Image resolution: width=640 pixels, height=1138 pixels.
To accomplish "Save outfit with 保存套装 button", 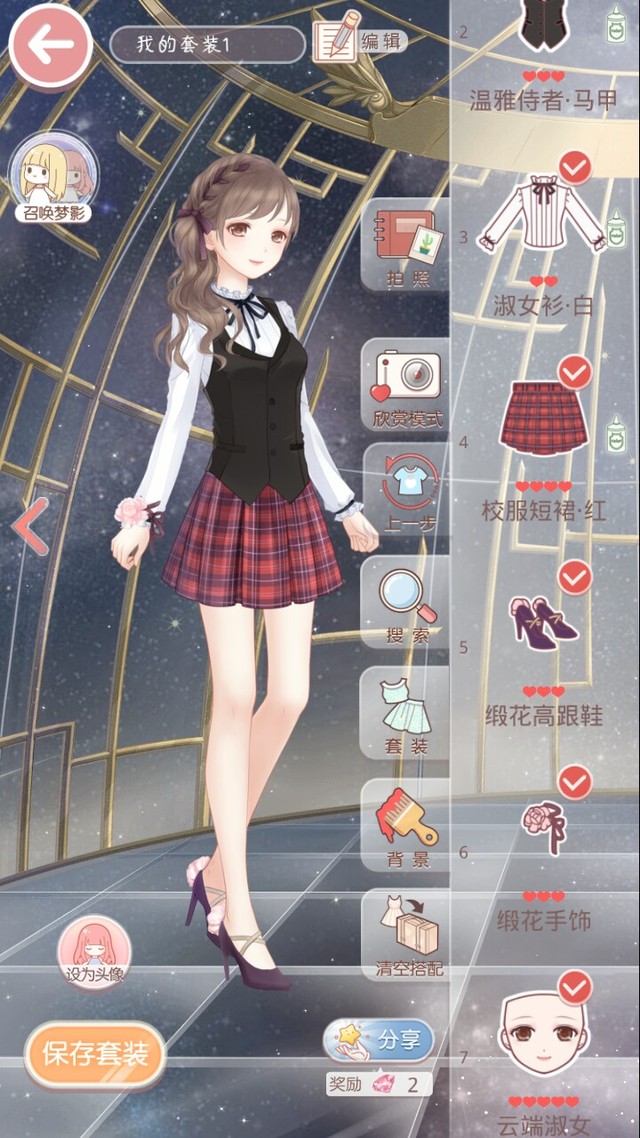I will tap(95, 1053).
